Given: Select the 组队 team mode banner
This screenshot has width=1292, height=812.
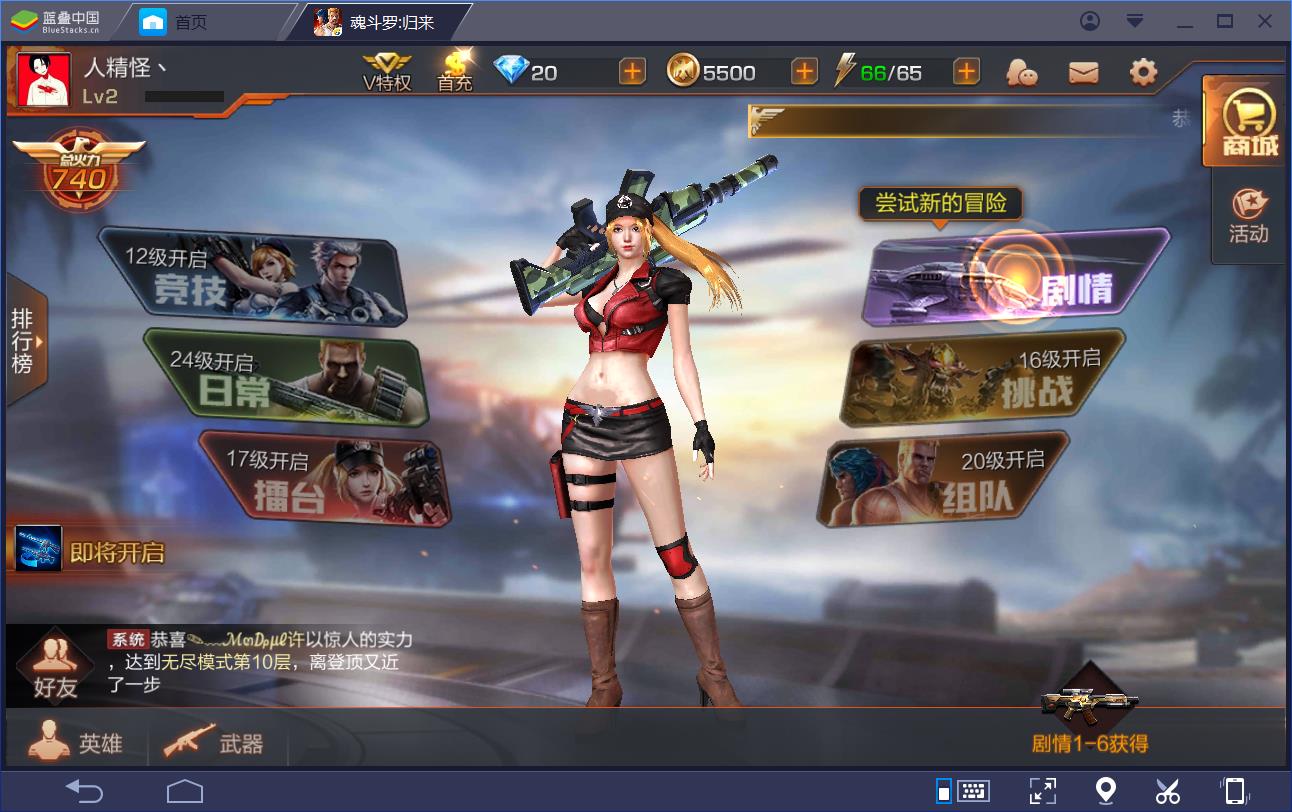Looking at the screenshot, I should [x=945, y=480].
